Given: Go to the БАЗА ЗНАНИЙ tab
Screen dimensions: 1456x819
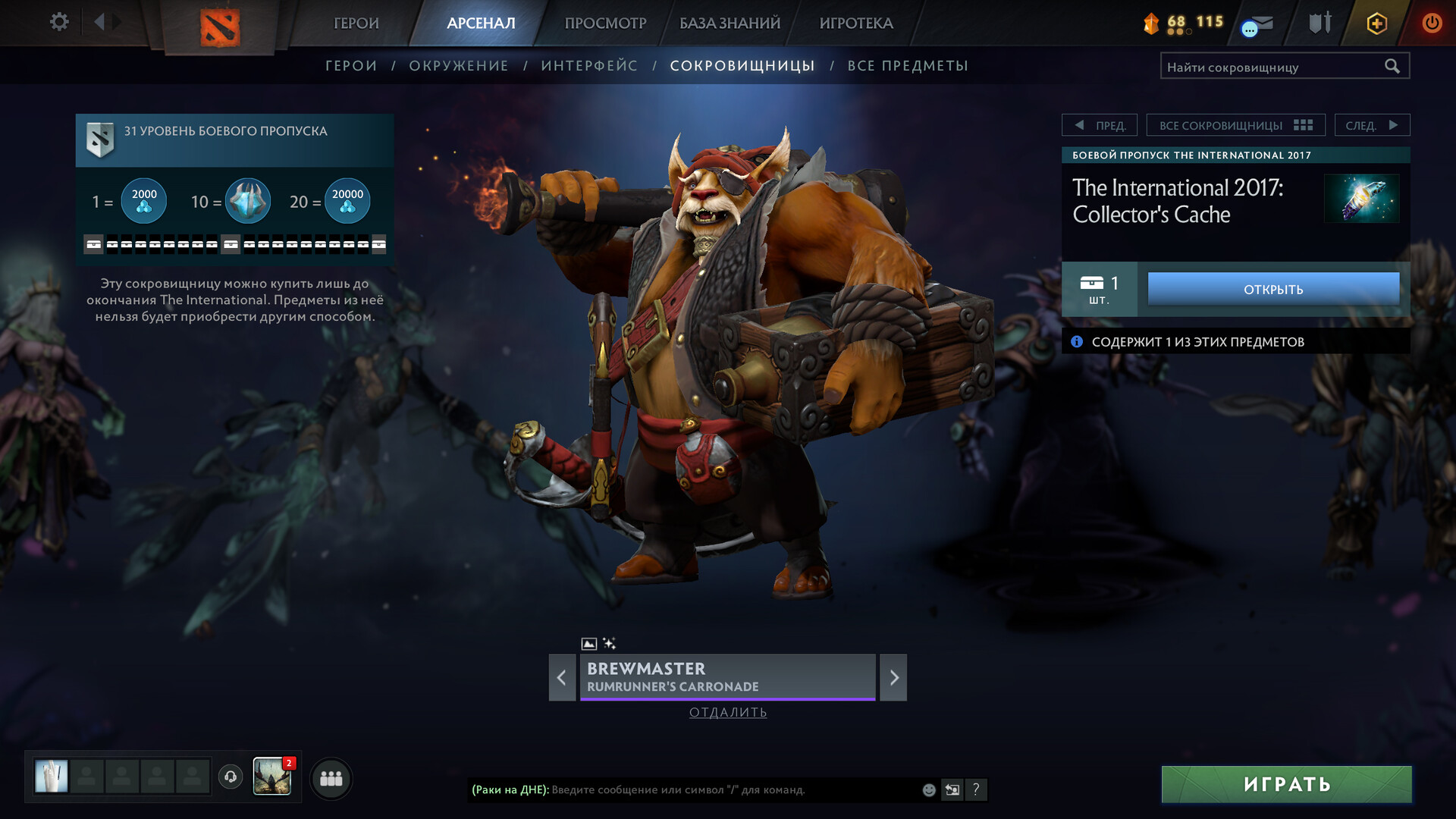Looking at the screenshot, I should [x=730, y=24].
